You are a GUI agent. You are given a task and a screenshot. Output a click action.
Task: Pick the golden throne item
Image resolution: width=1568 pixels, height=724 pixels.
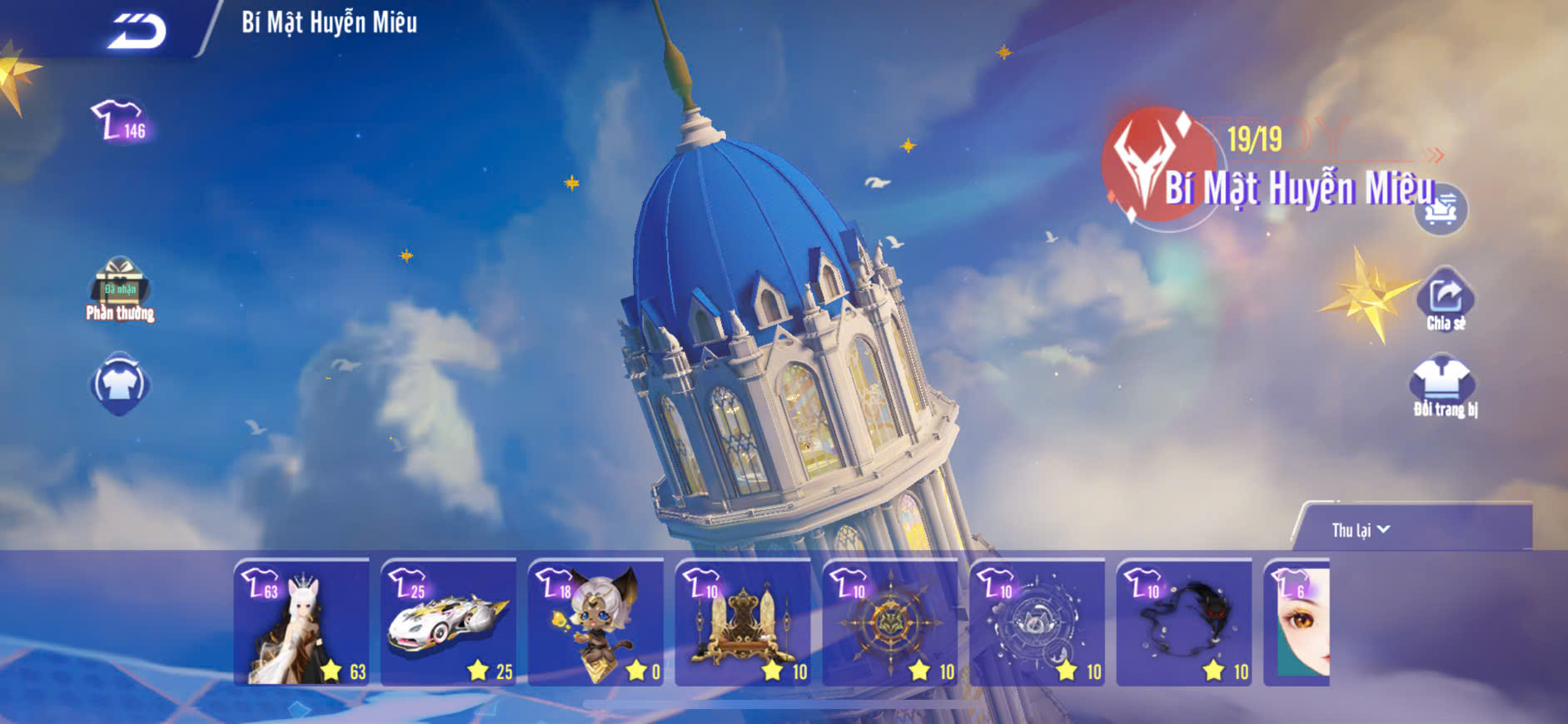click(x=744, y=622)
